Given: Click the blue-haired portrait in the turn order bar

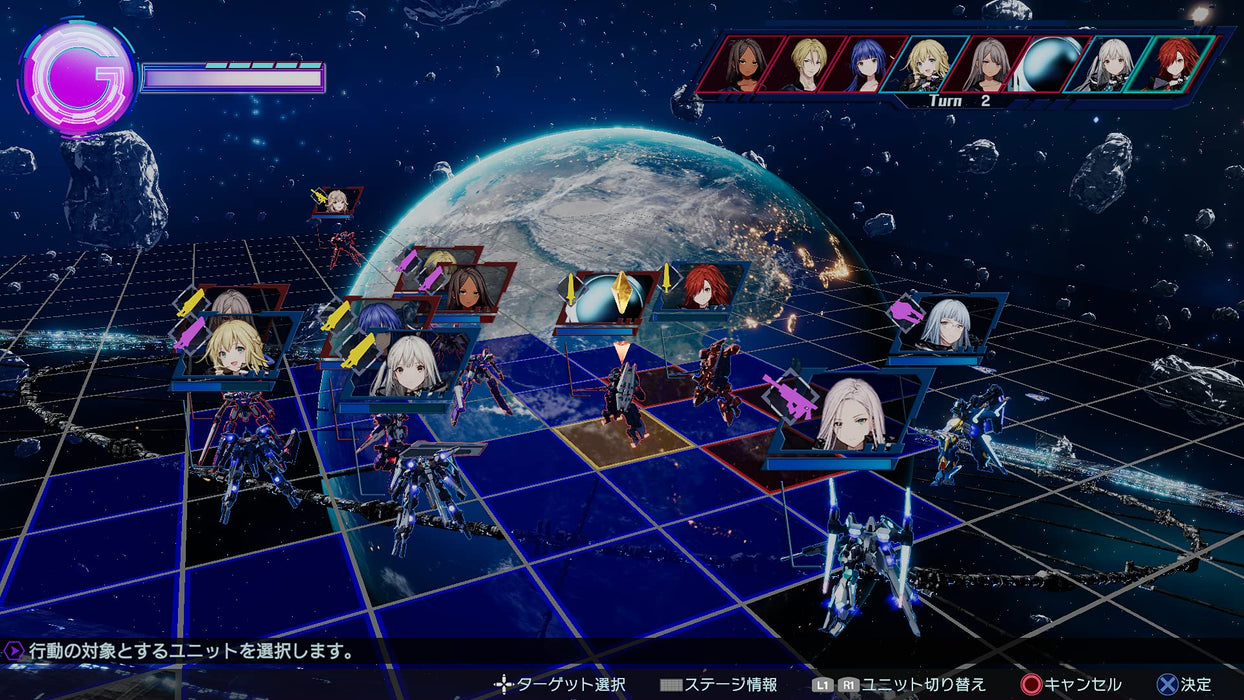Looking at the screenshot, I should point(866,64).
